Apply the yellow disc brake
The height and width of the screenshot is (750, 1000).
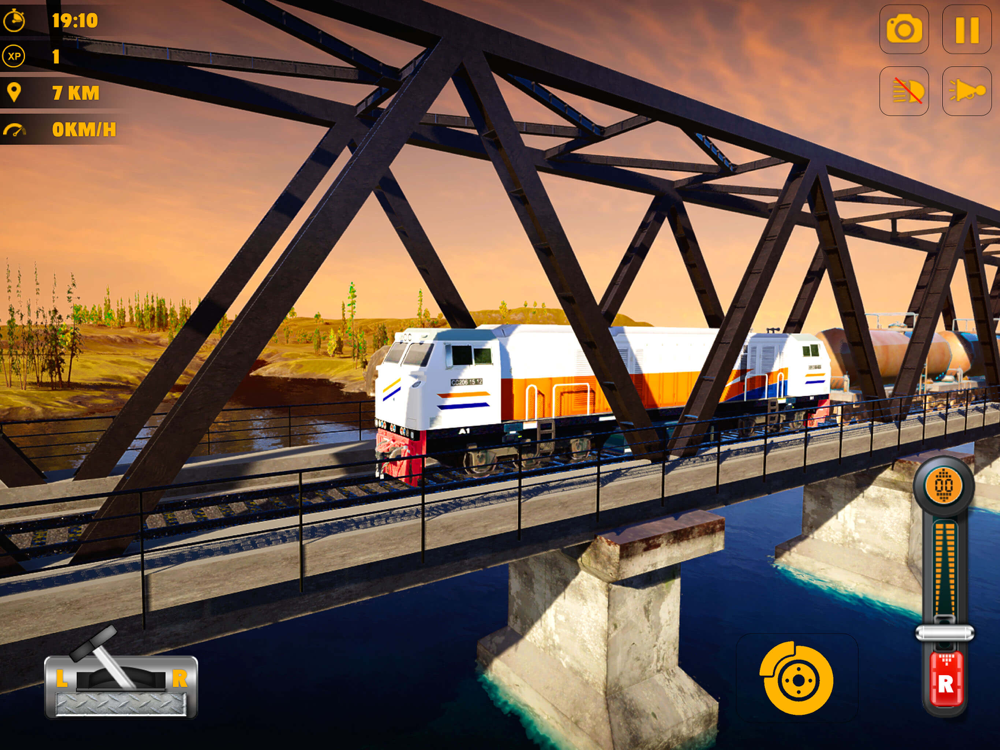[x=796, y=678]
